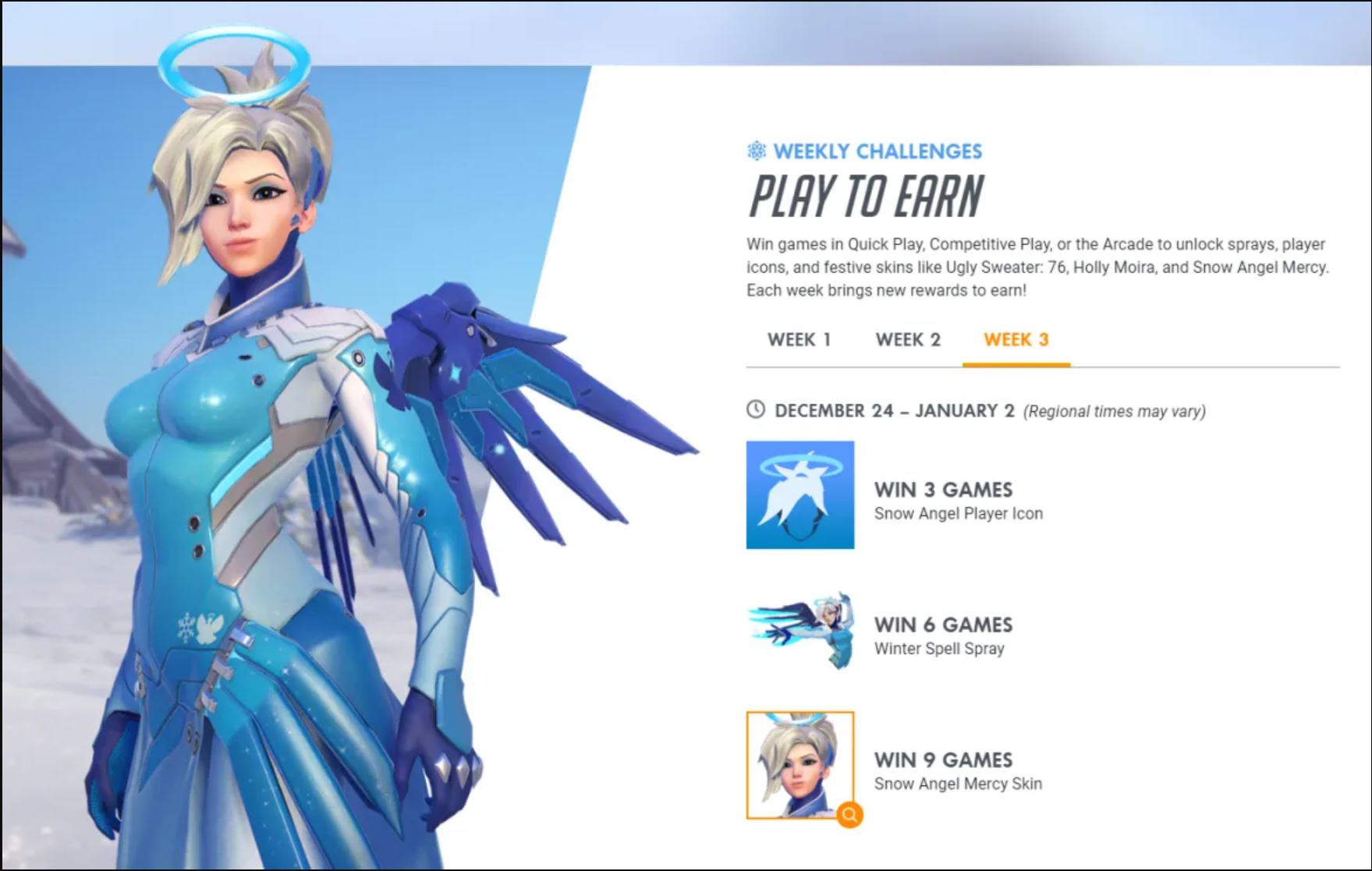Select the Snow Angel Player Icon thumbnail
Viewport: 1372px width, 871px height.
(x=799, y=494)
